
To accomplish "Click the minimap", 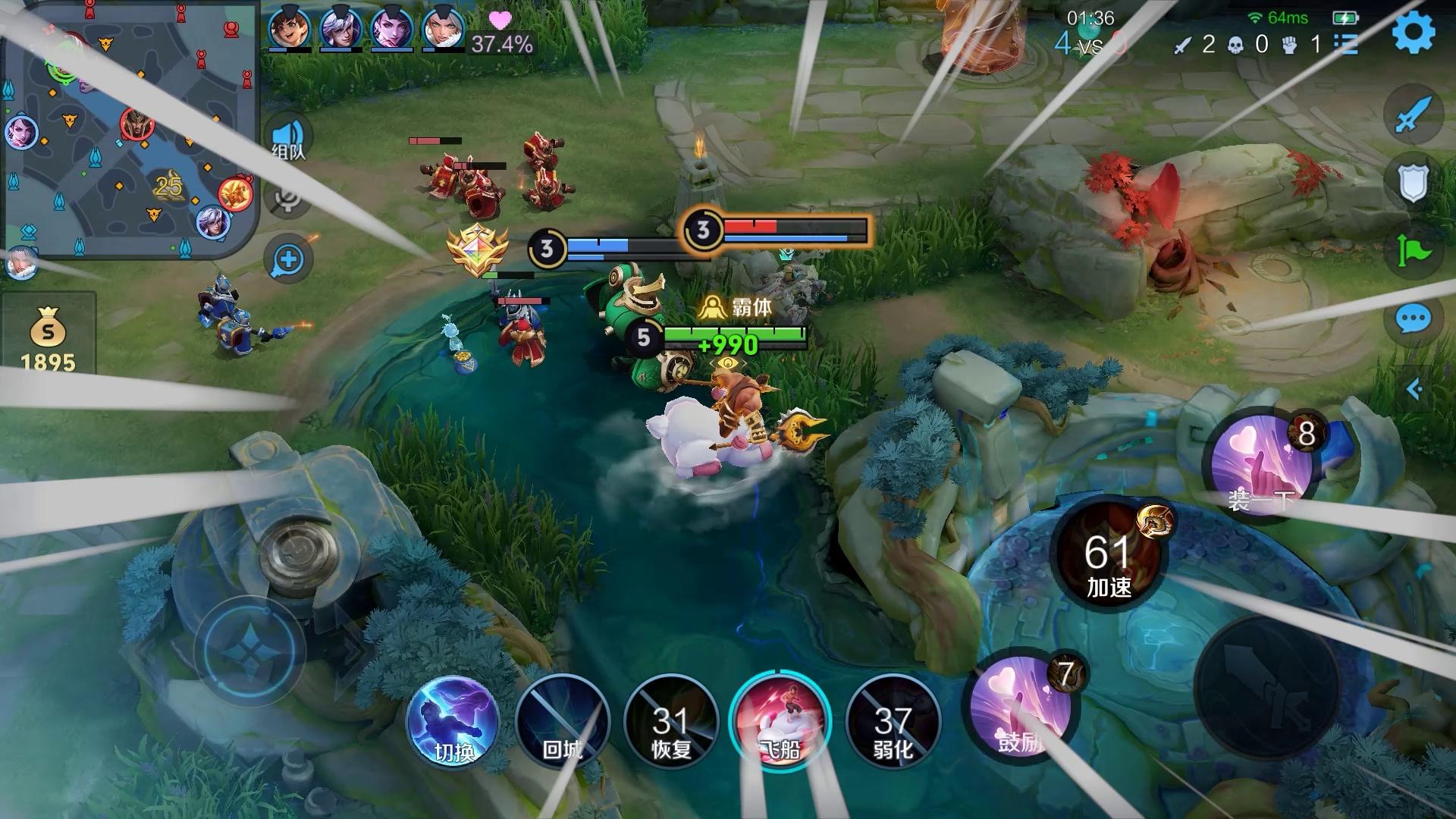I will [129, 130].
